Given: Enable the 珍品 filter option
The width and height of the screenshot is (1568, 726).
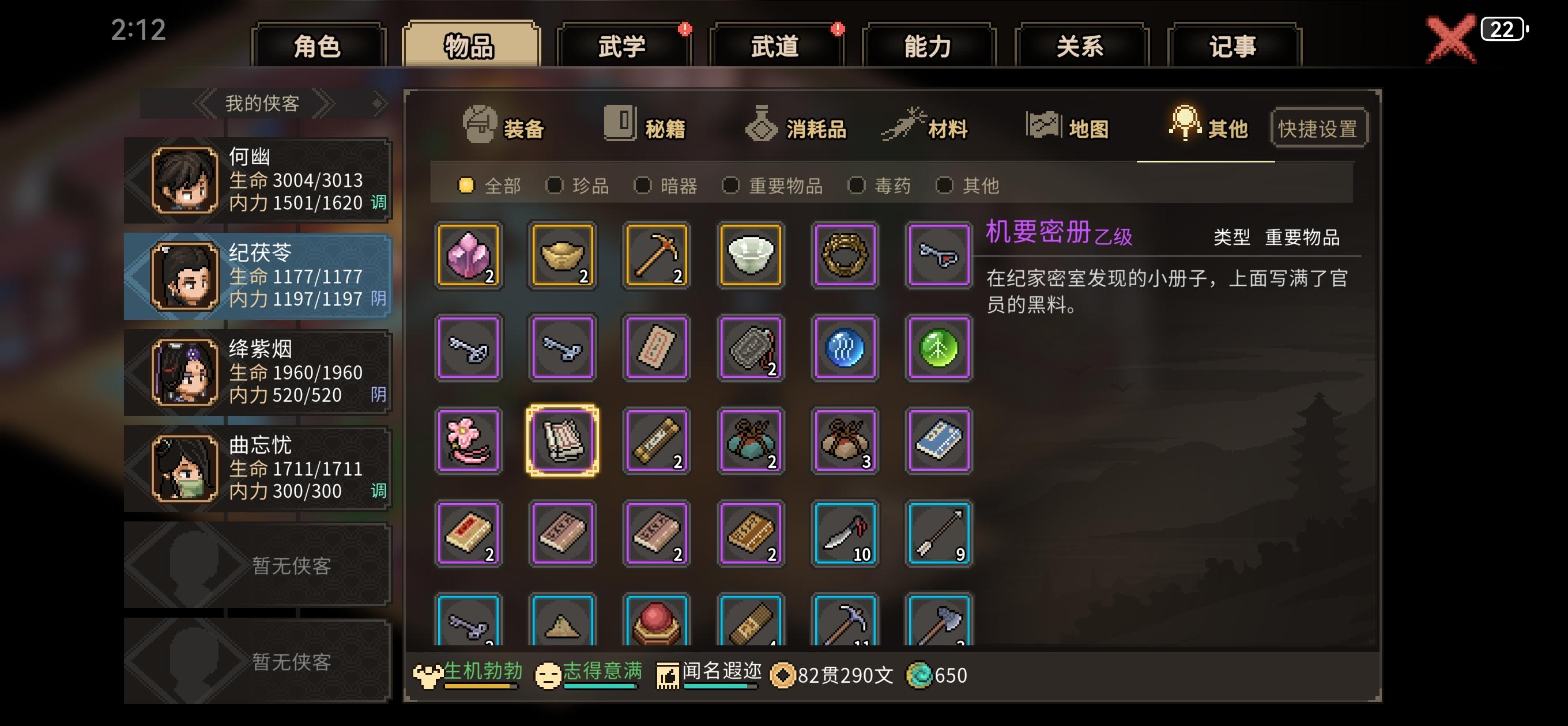Looking at the screenshot, I should tap(555, 186).
